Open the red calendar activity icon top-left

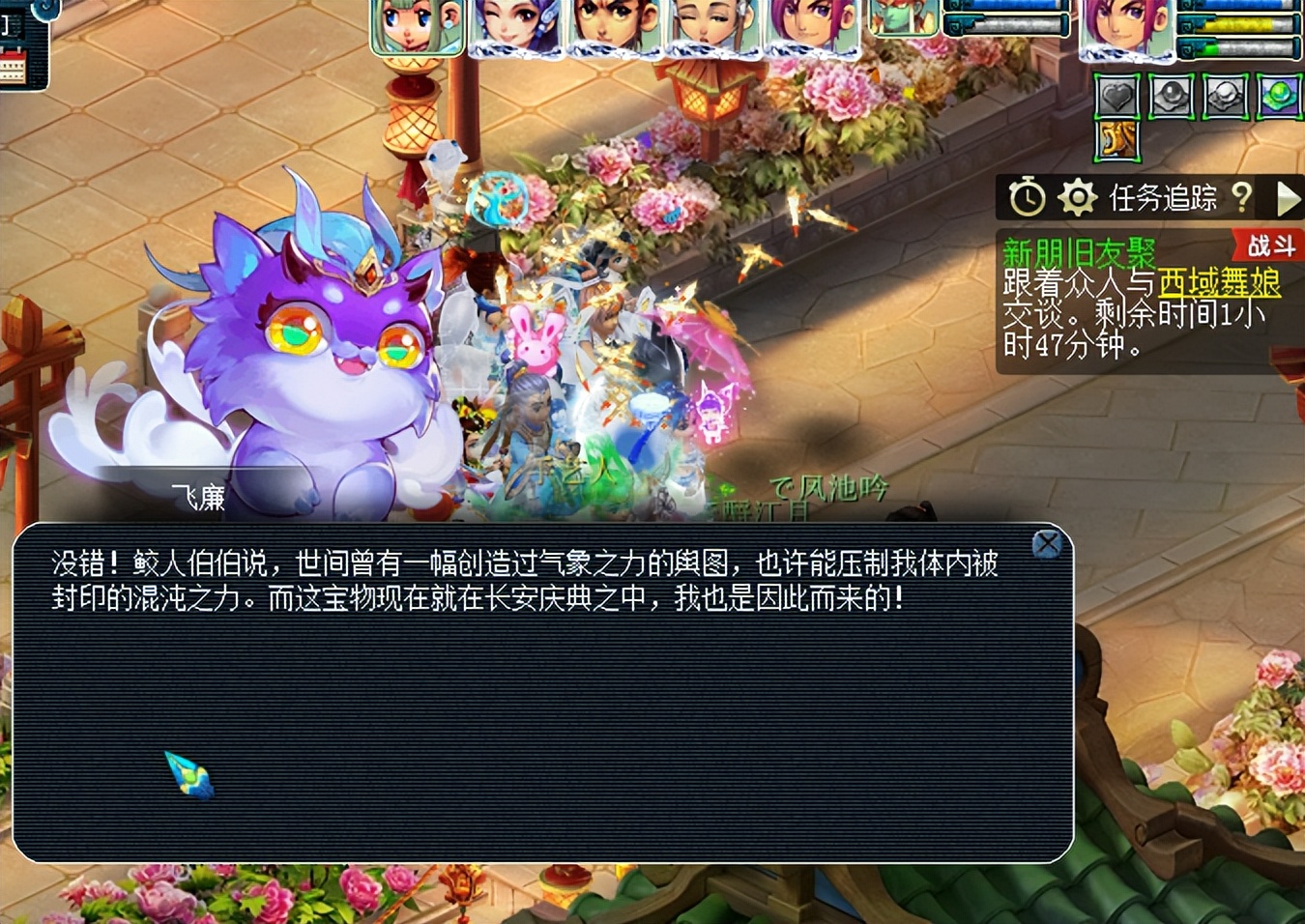click(x=13, y=65)
